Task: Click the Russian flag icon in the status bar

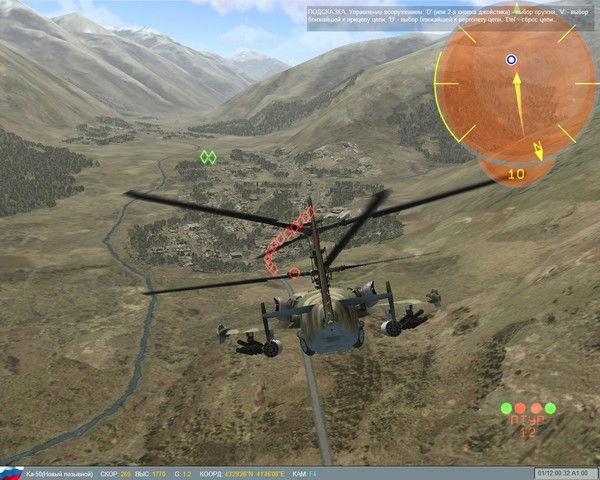Action: point(11,472)
